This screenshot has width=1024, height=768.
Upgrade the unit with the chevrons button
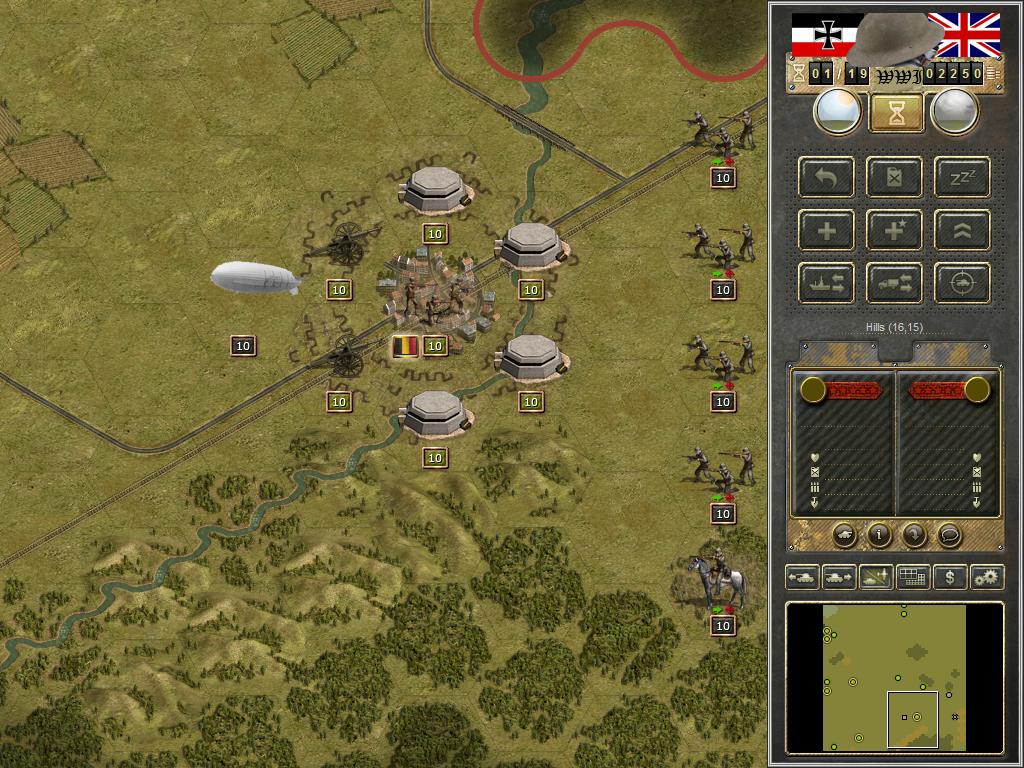(x=962, y=231)
